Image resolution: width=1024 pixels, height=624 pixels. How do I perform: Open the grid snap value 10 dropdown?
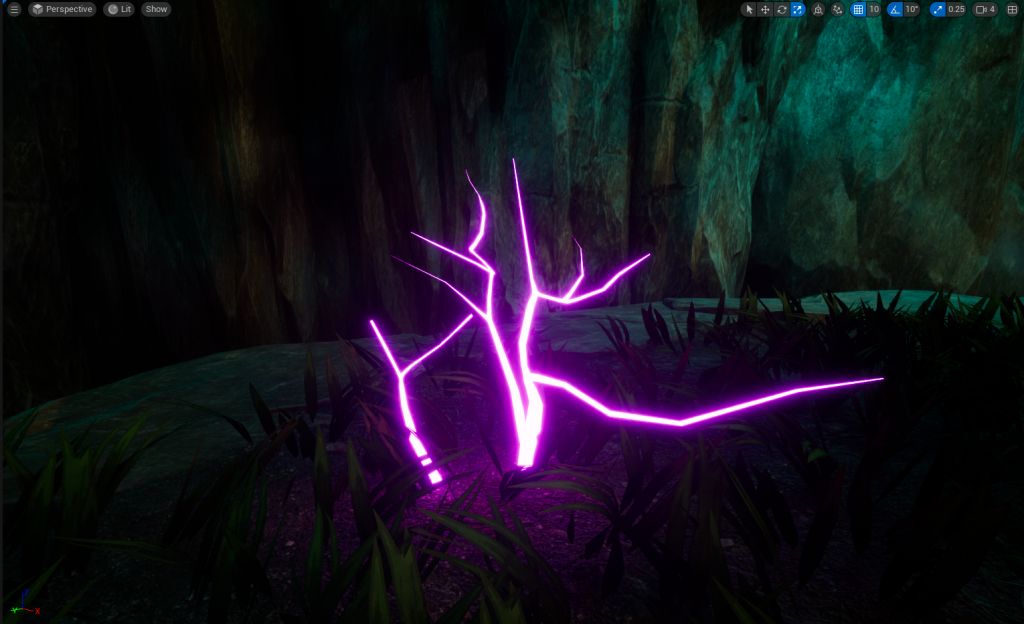(x=874, y=9)
